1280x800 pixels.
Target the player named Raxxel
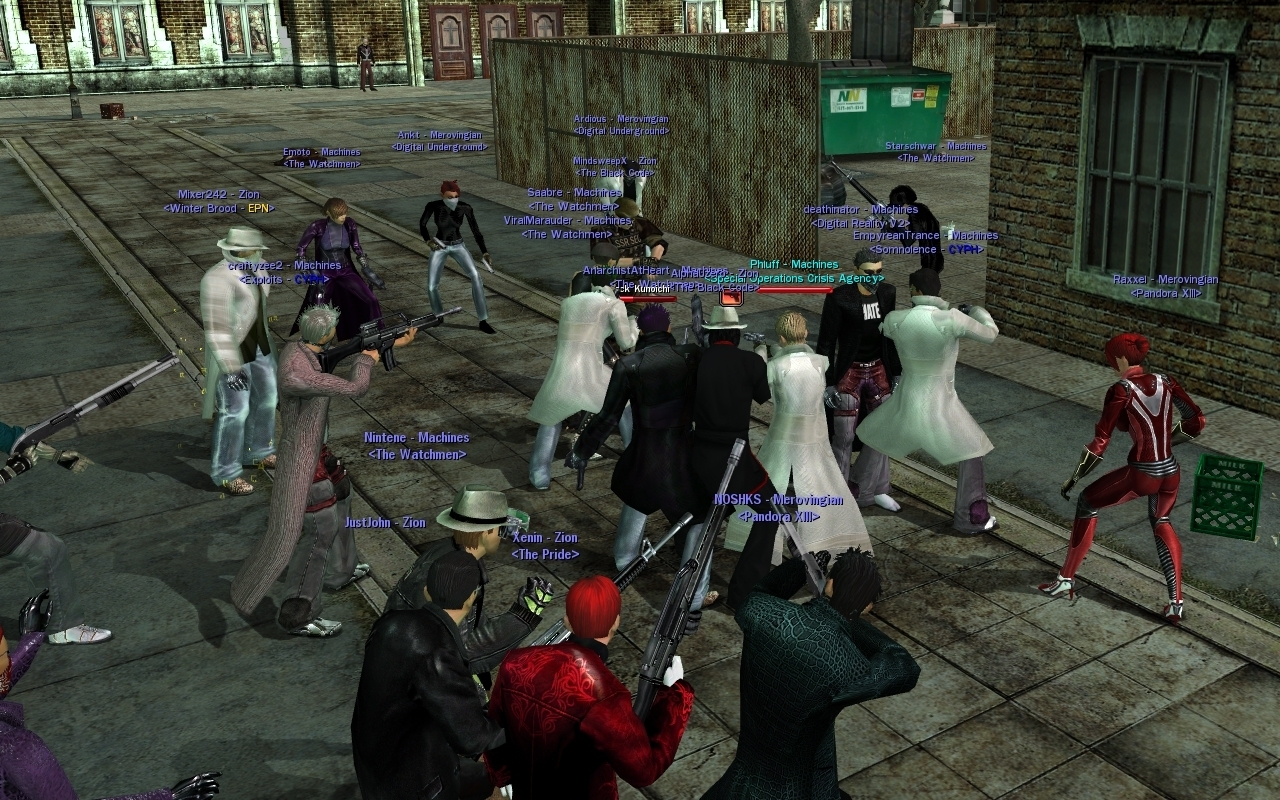click(x=1165, y=280)
